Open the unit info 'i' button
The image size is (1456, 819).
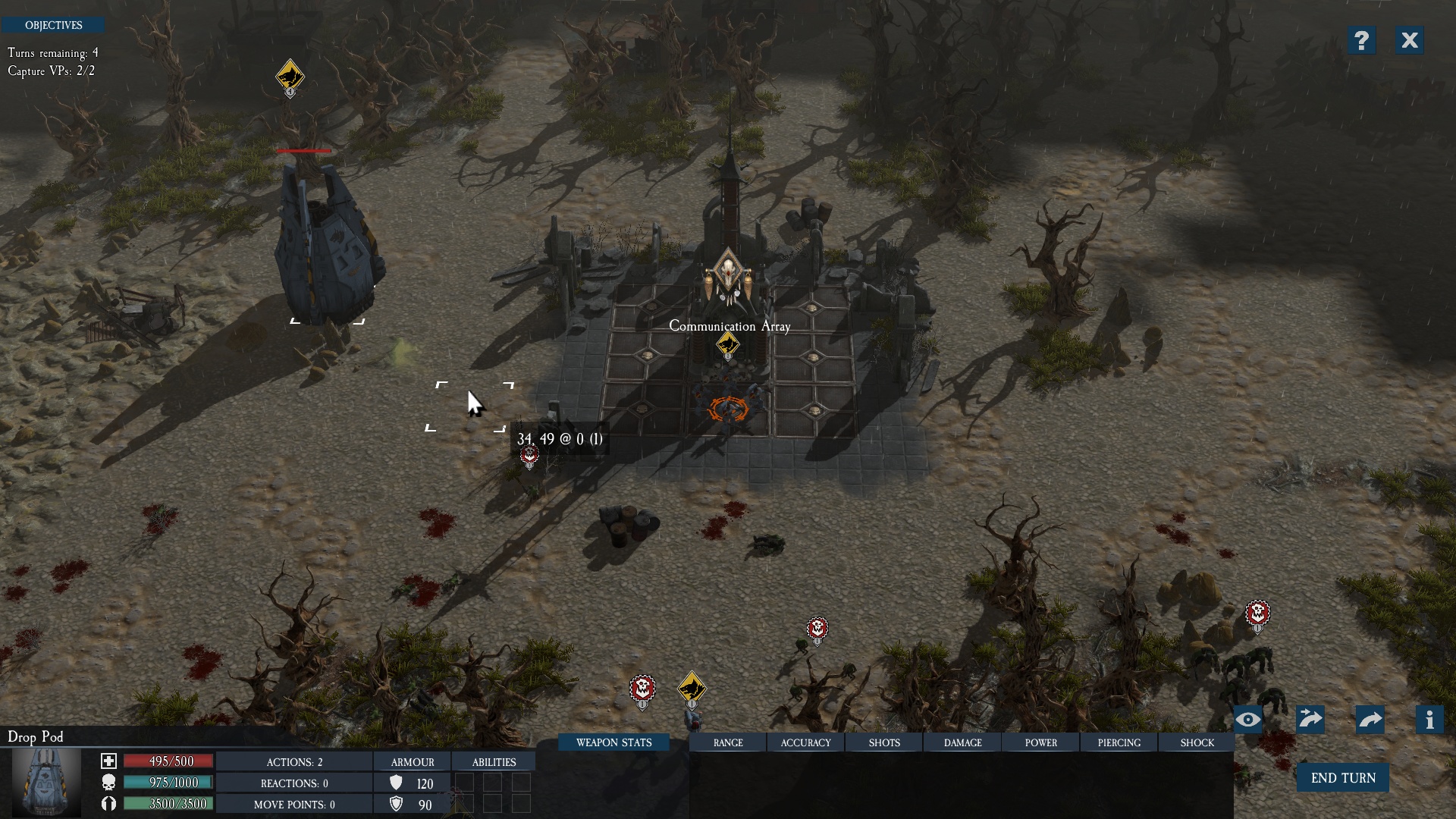(x=1429, y=720)
